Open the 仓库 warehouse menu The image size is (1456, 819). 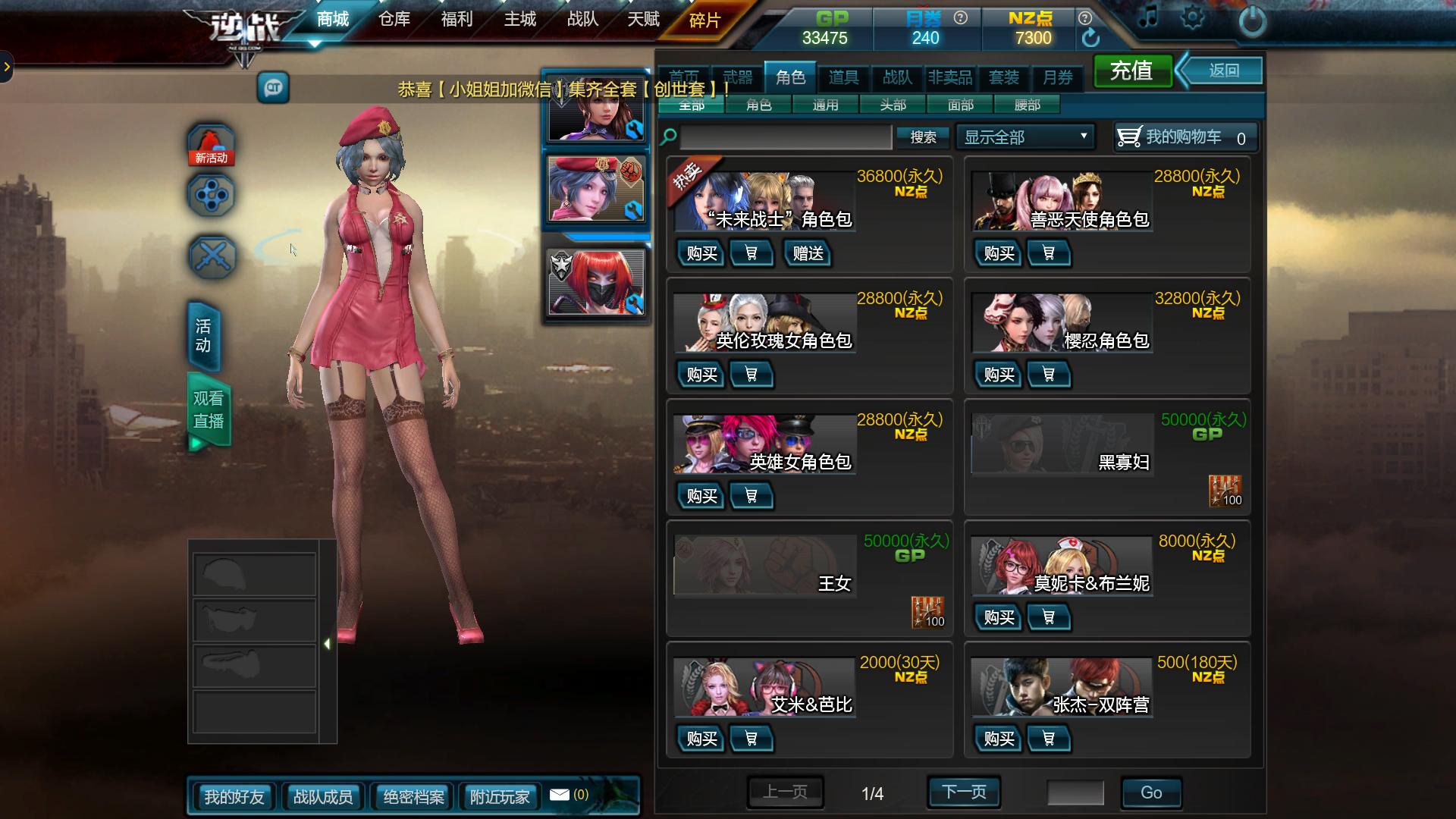coord(394,19)
